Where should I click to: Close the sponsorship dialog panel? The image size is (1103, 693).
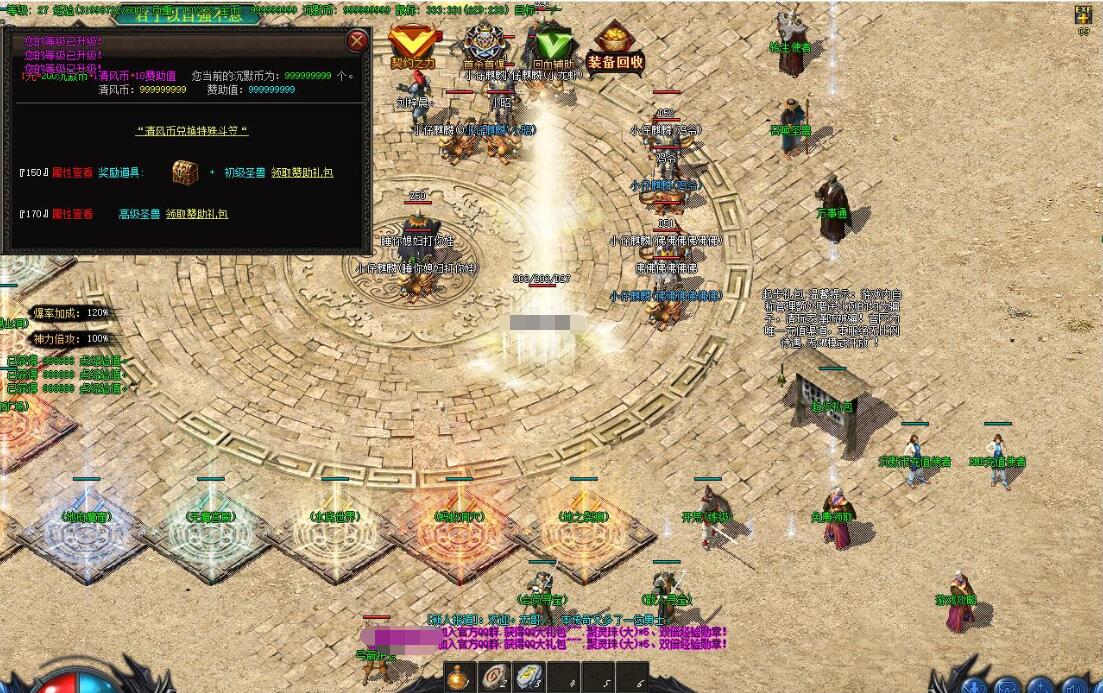(356, 41)
